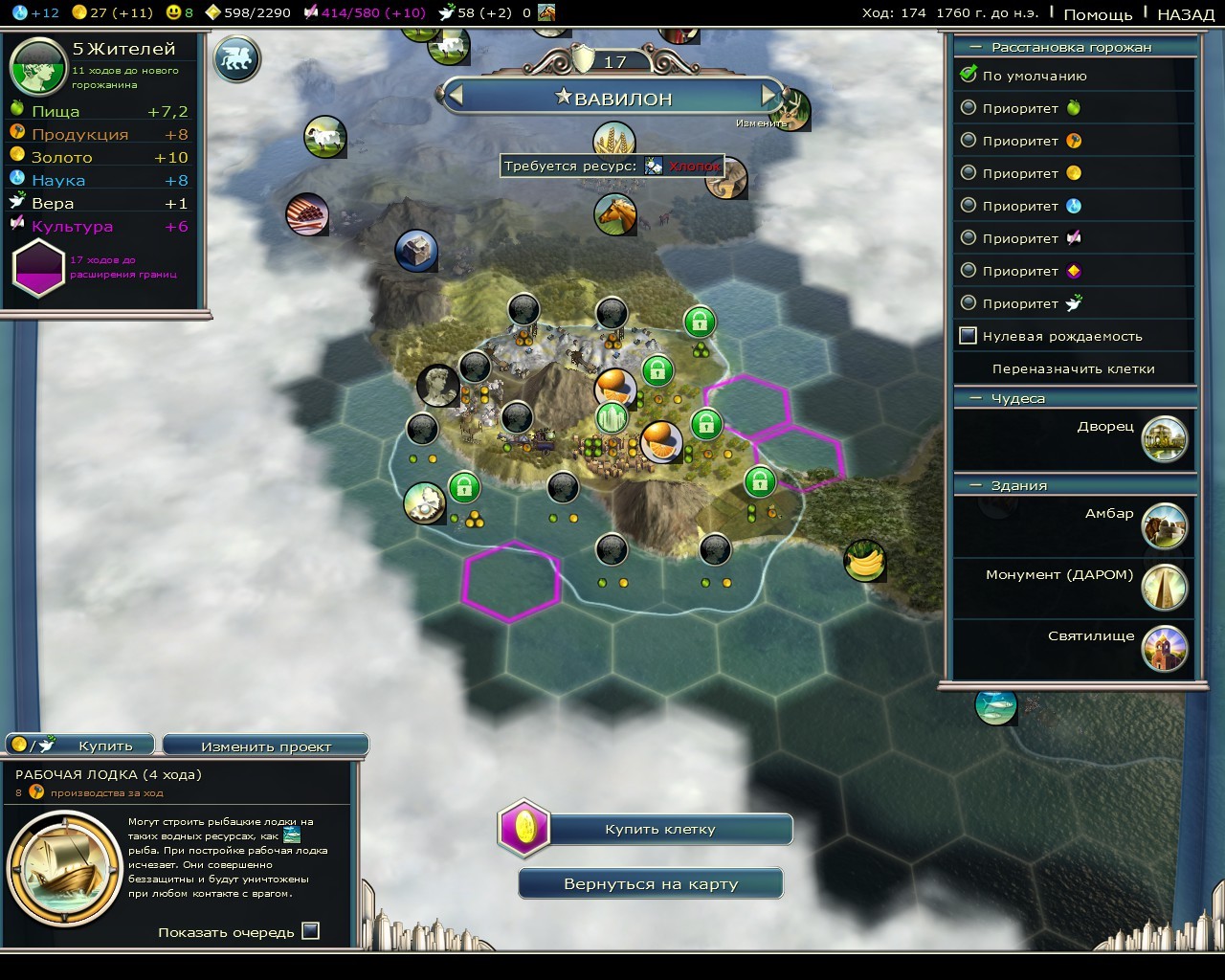Go to next city with right arrow
1225x980 pixels.
point(768,96)
